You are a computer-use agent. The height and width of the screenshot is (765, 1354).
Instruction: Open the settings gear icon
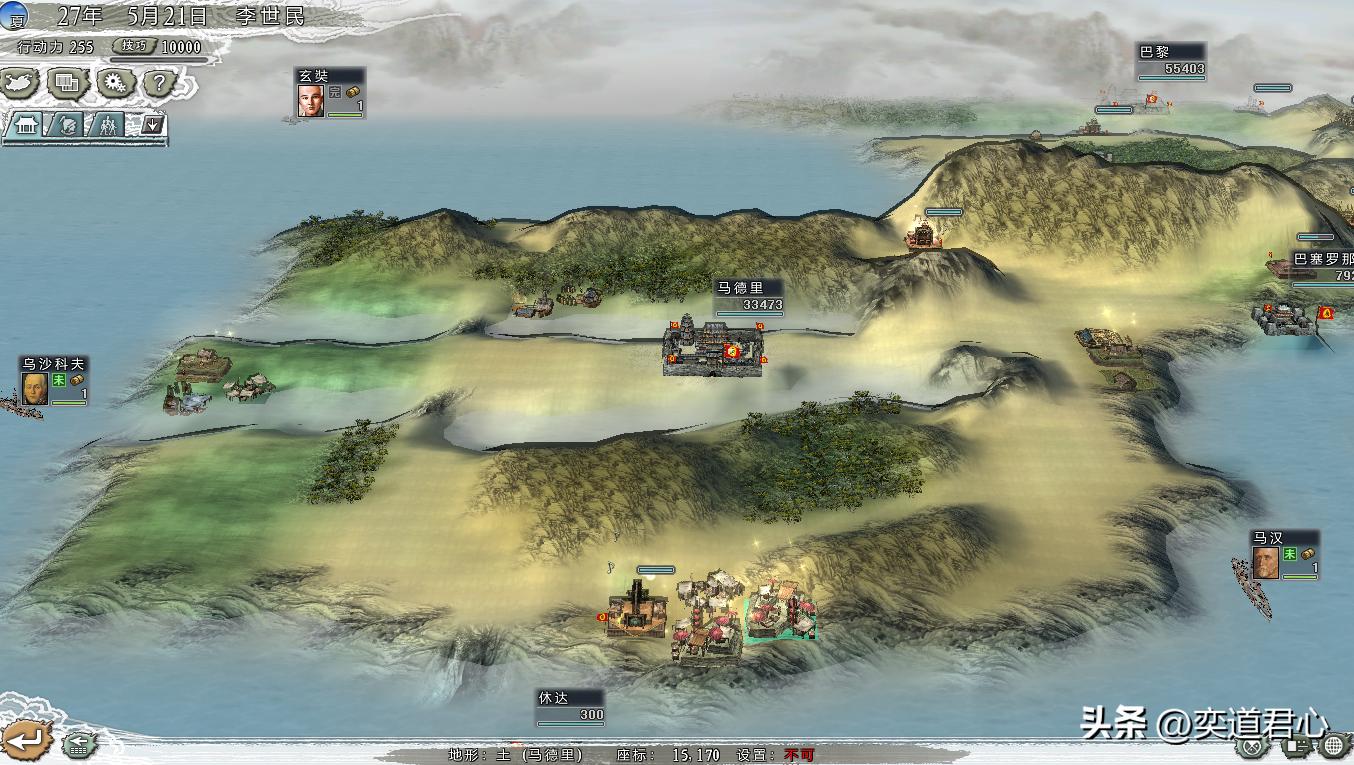click(x=114, y=84)
